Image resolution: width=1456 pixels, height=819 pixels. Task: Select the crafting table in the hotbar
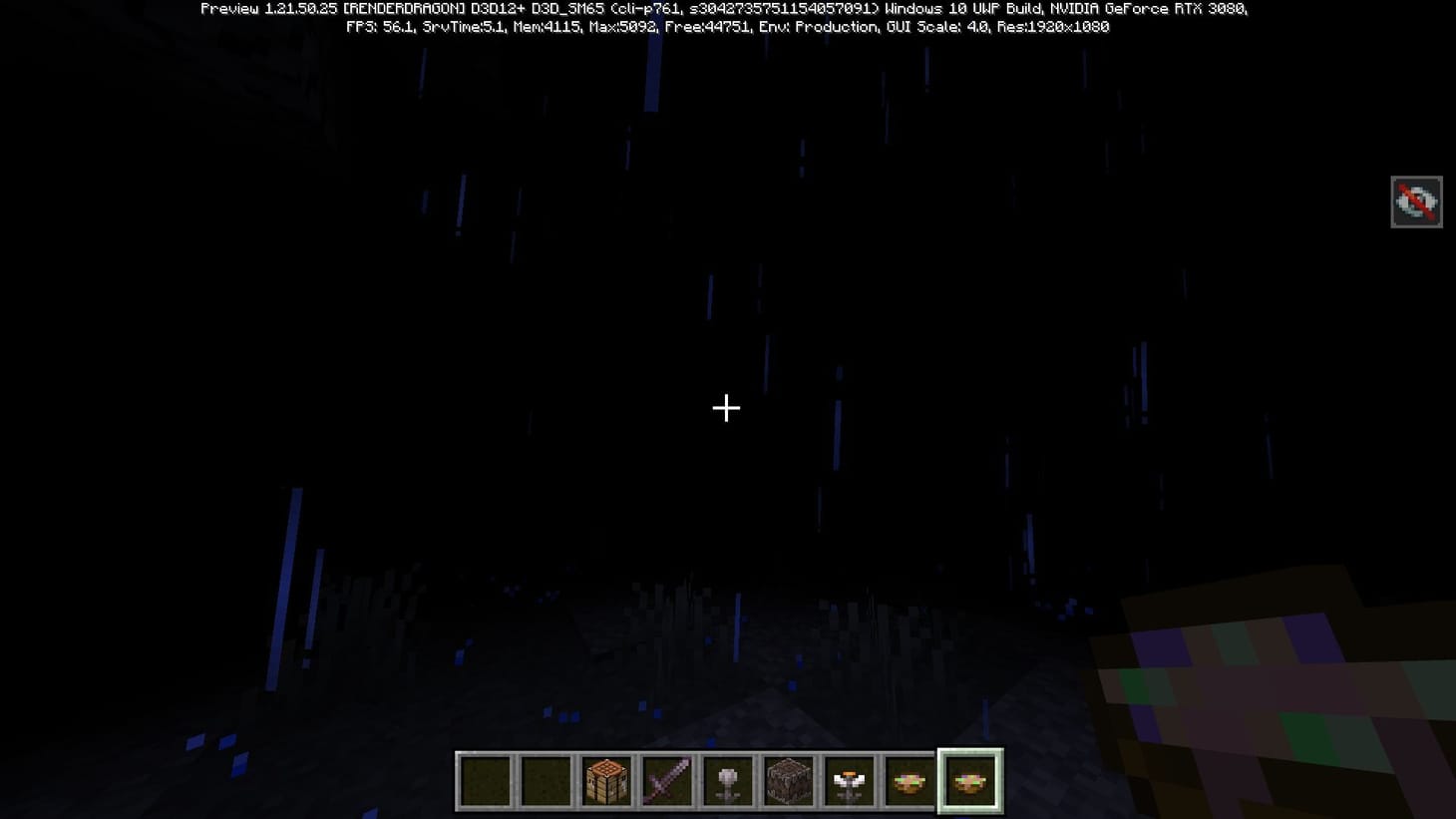point(607,781)
